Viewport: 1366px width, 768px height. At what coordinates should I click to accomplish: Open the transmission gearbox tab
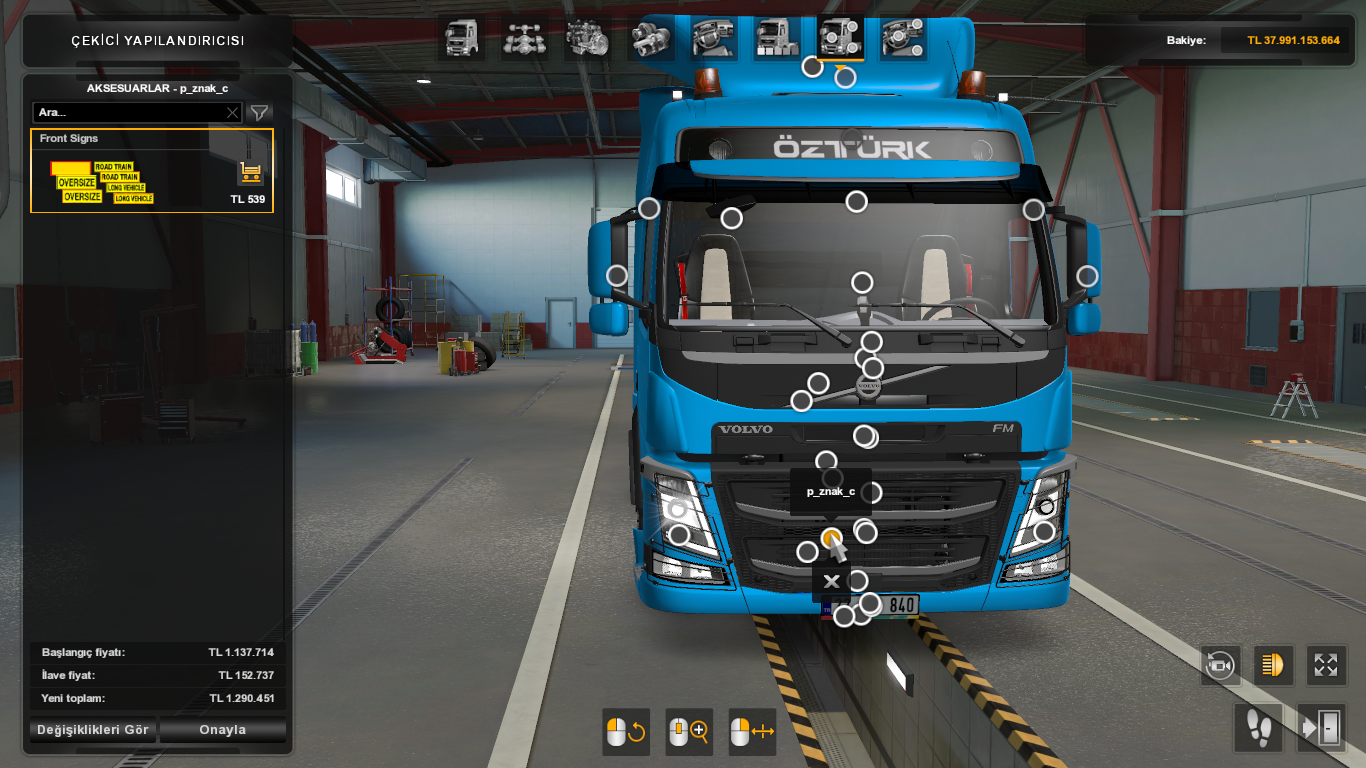[650, 38]
